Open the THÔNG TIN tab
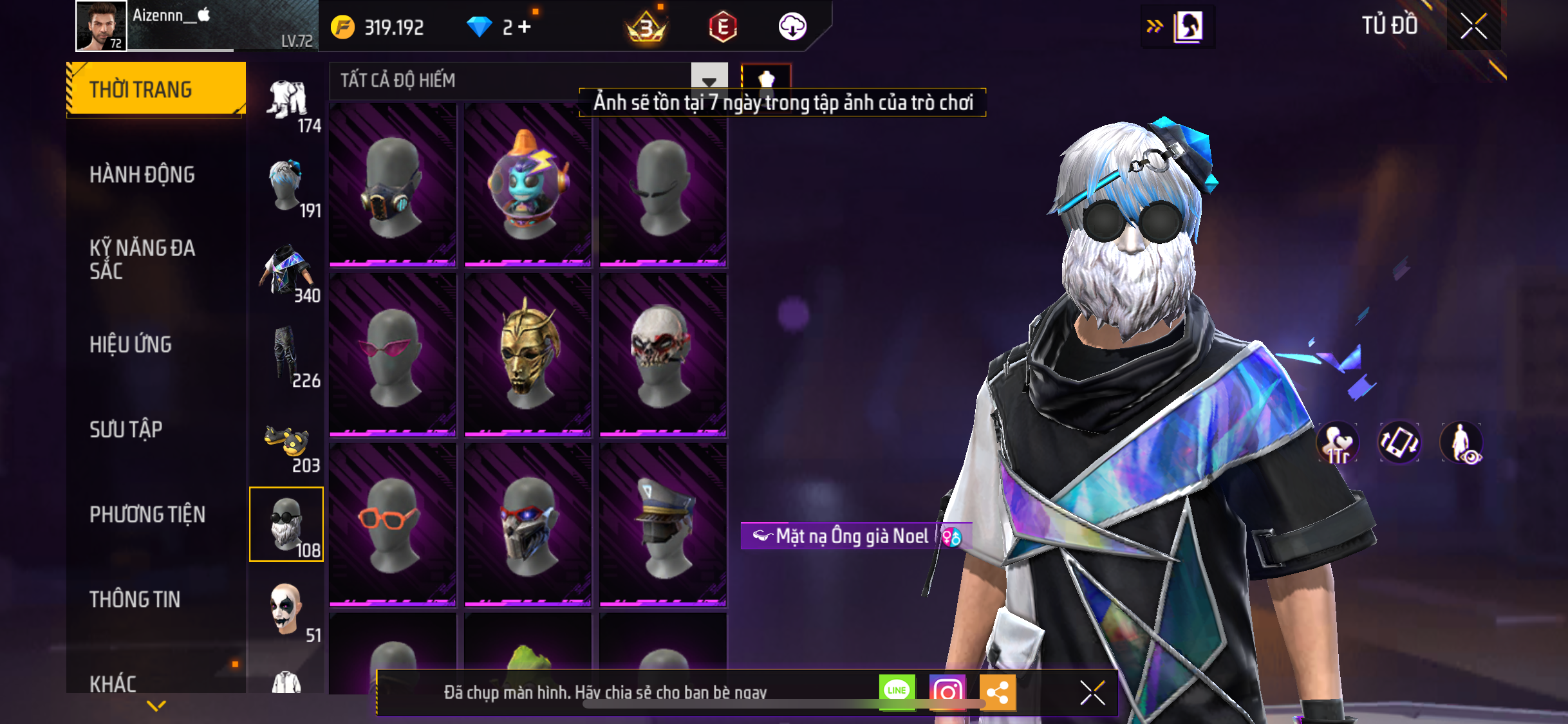The image size is (1568, 724). [x=135, y=599]
